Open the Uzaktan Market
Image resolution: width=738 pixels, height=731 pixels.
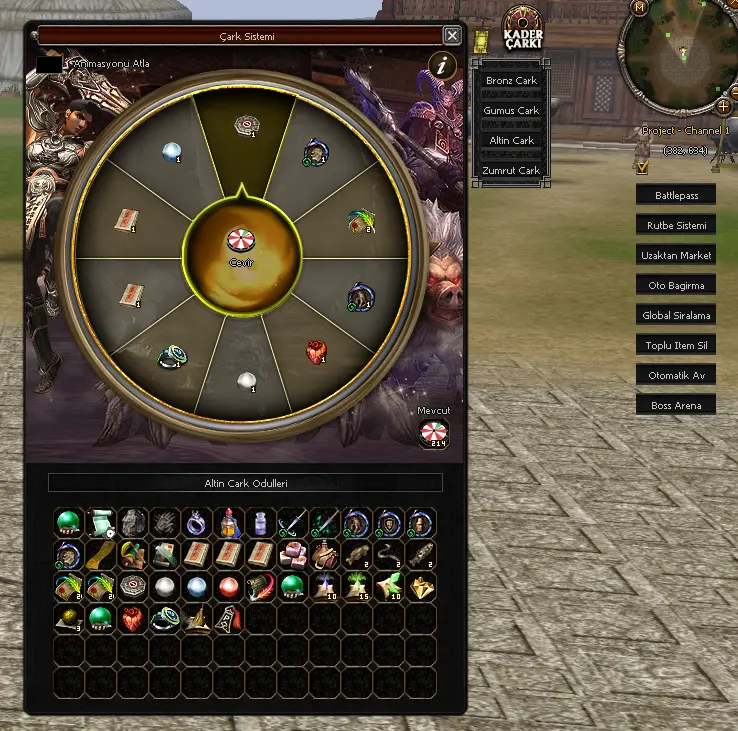pyautogui.click(x=676, y=255)
